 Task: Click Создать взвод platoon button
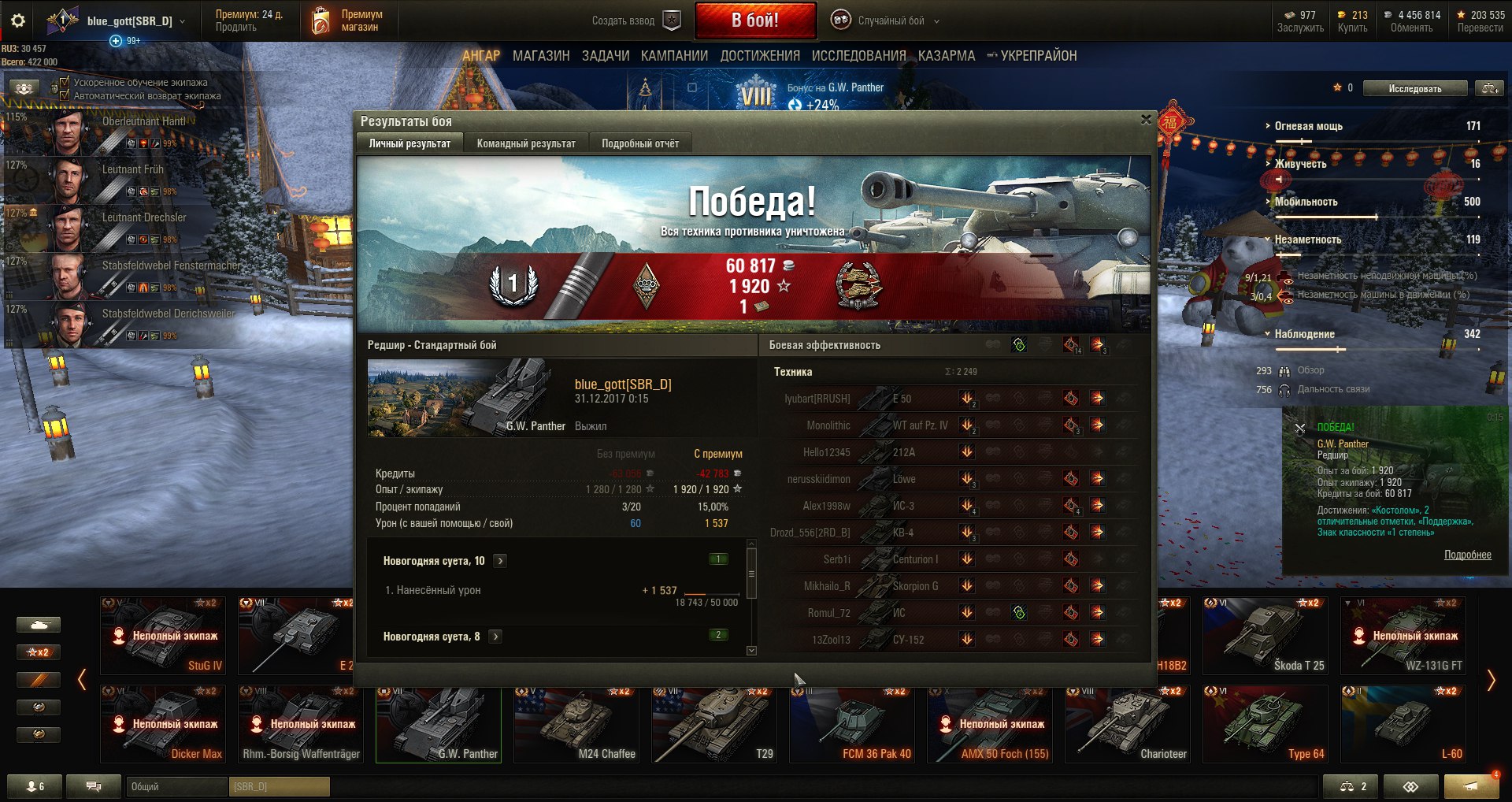pos(635,20)
